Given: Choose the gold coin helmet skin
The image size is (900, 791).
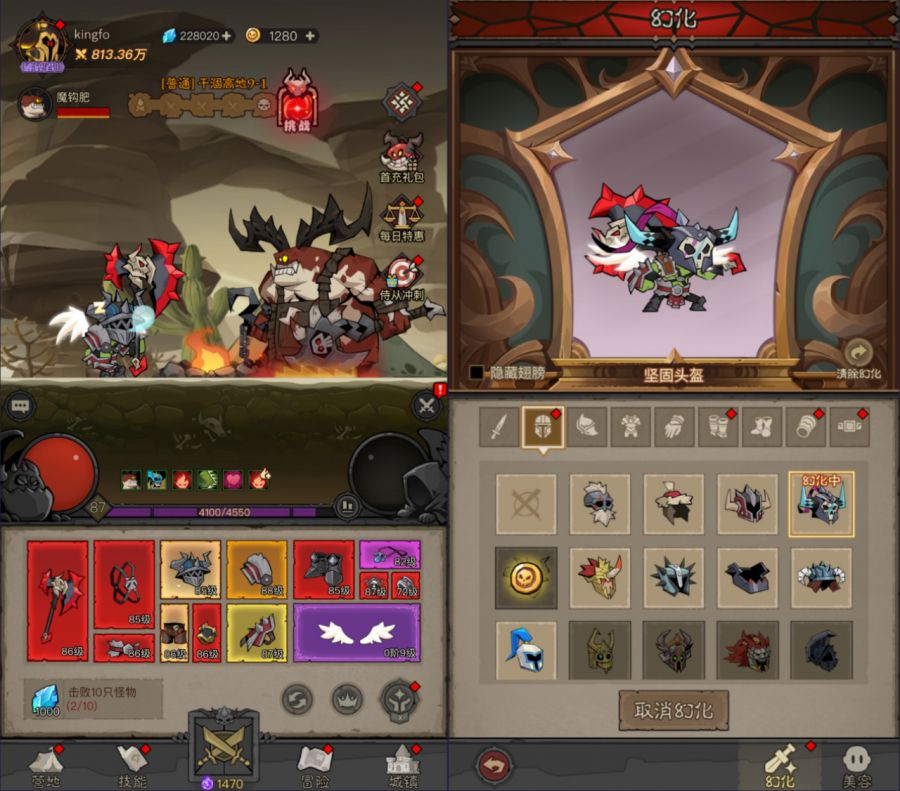Looking at the screenshot, I should pos(525,577).
